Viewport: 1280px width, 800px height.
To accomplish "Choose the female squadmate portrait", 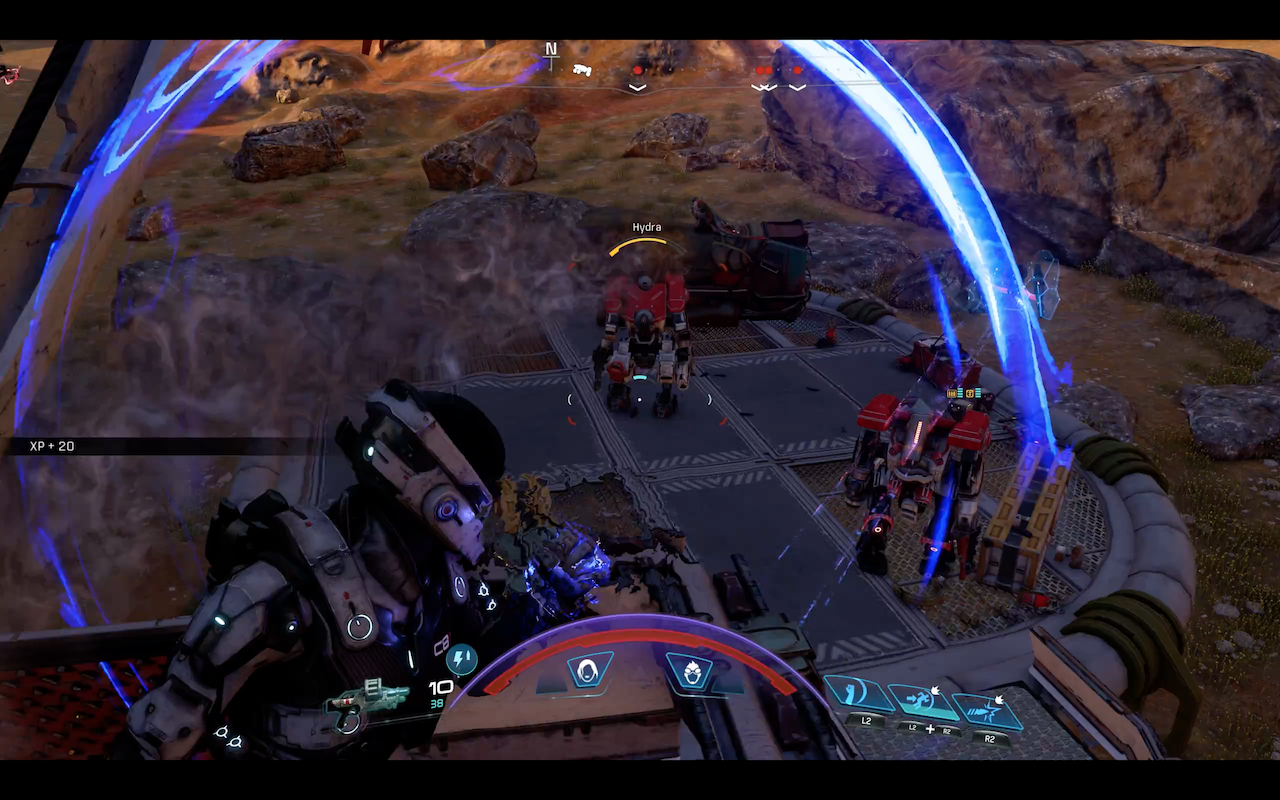I will click(x=588, y=671).
